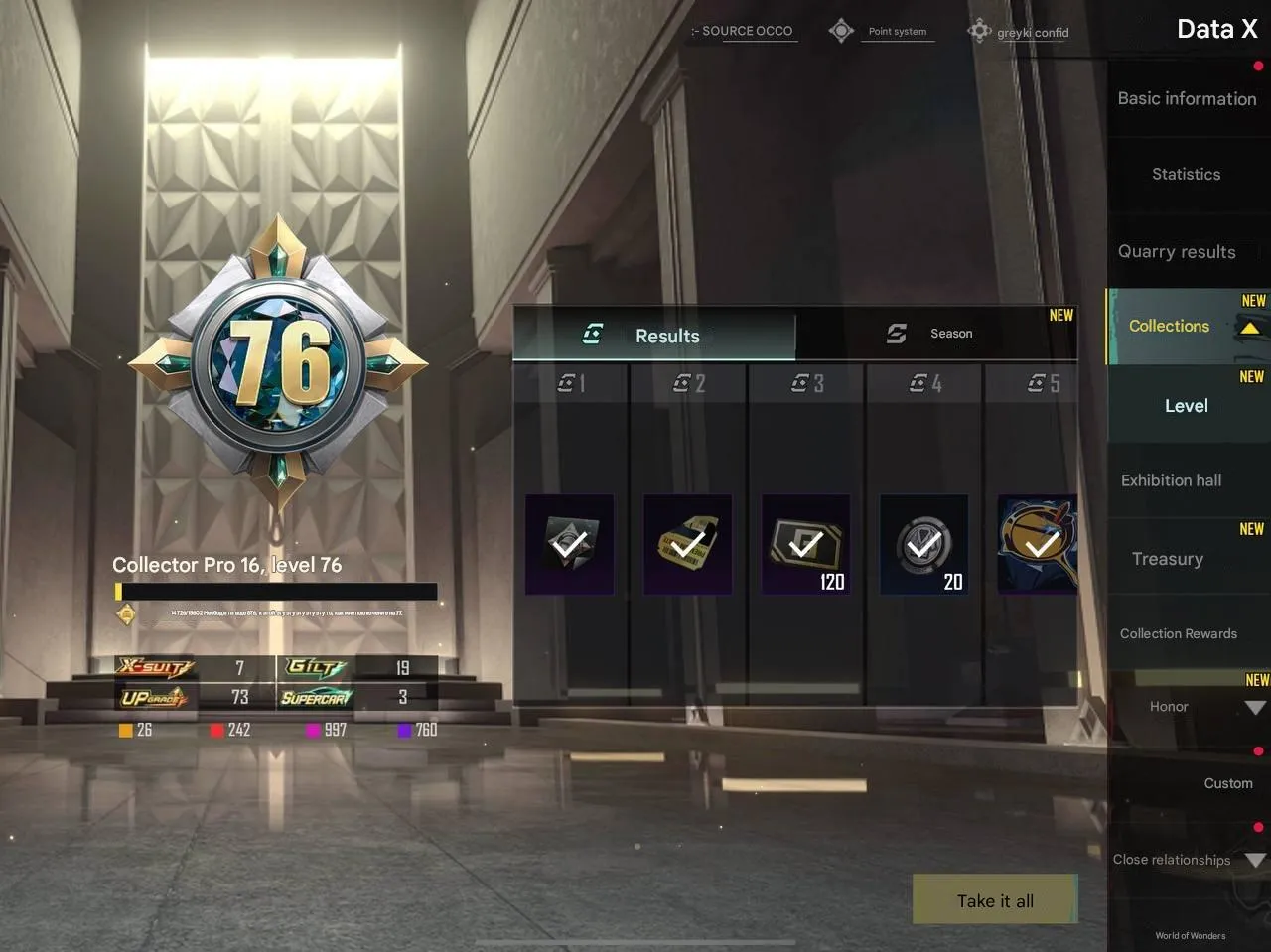Open Collection Rewards
Viewport: 1271px width, 952px height.
click(1178, 633)
